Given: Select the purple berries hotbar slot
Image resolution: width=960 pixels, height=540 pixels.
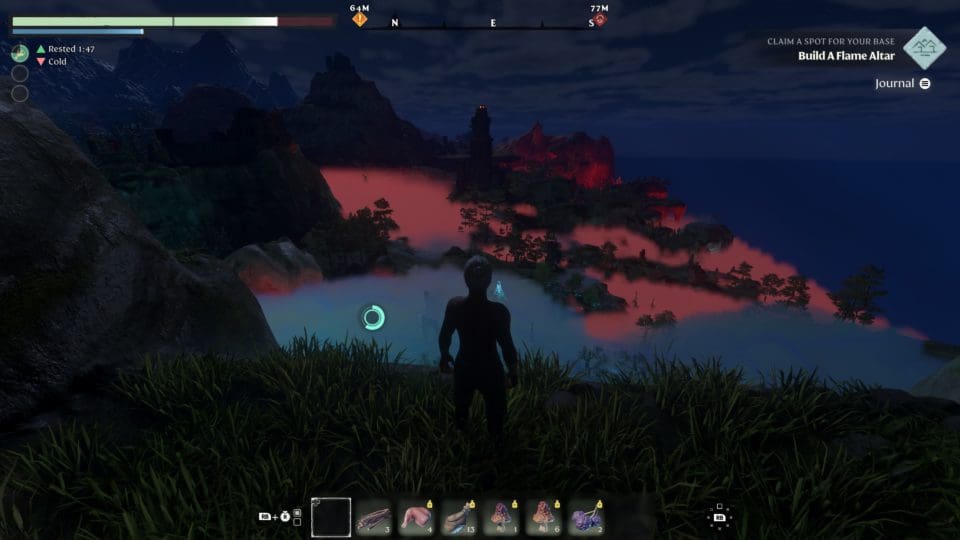Looking at the screenshot, I should pyautogui.click(x=587, y=517).
